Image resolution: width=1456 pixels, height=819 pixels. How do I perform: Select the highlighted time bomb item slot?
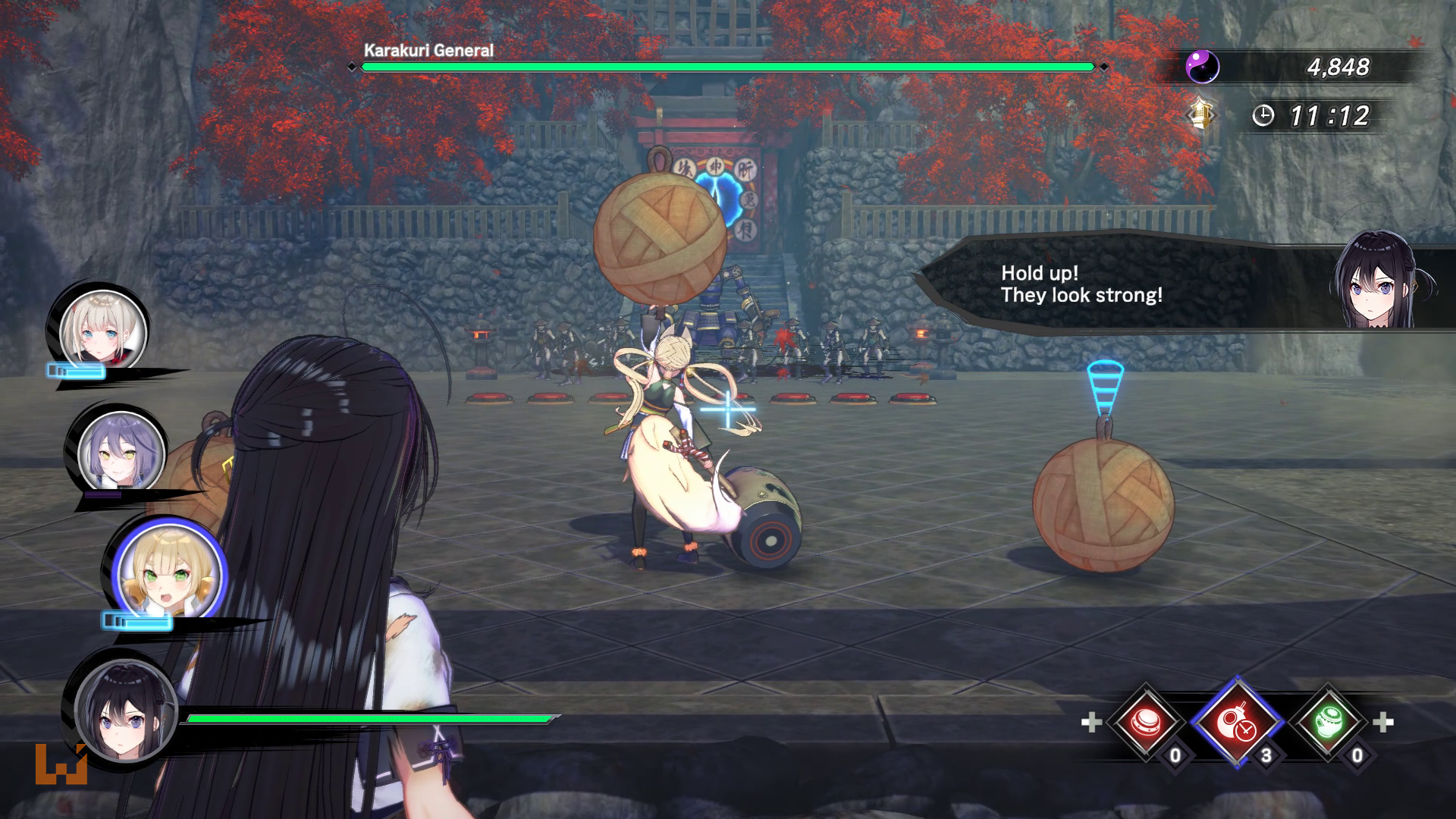point(1236,722)
